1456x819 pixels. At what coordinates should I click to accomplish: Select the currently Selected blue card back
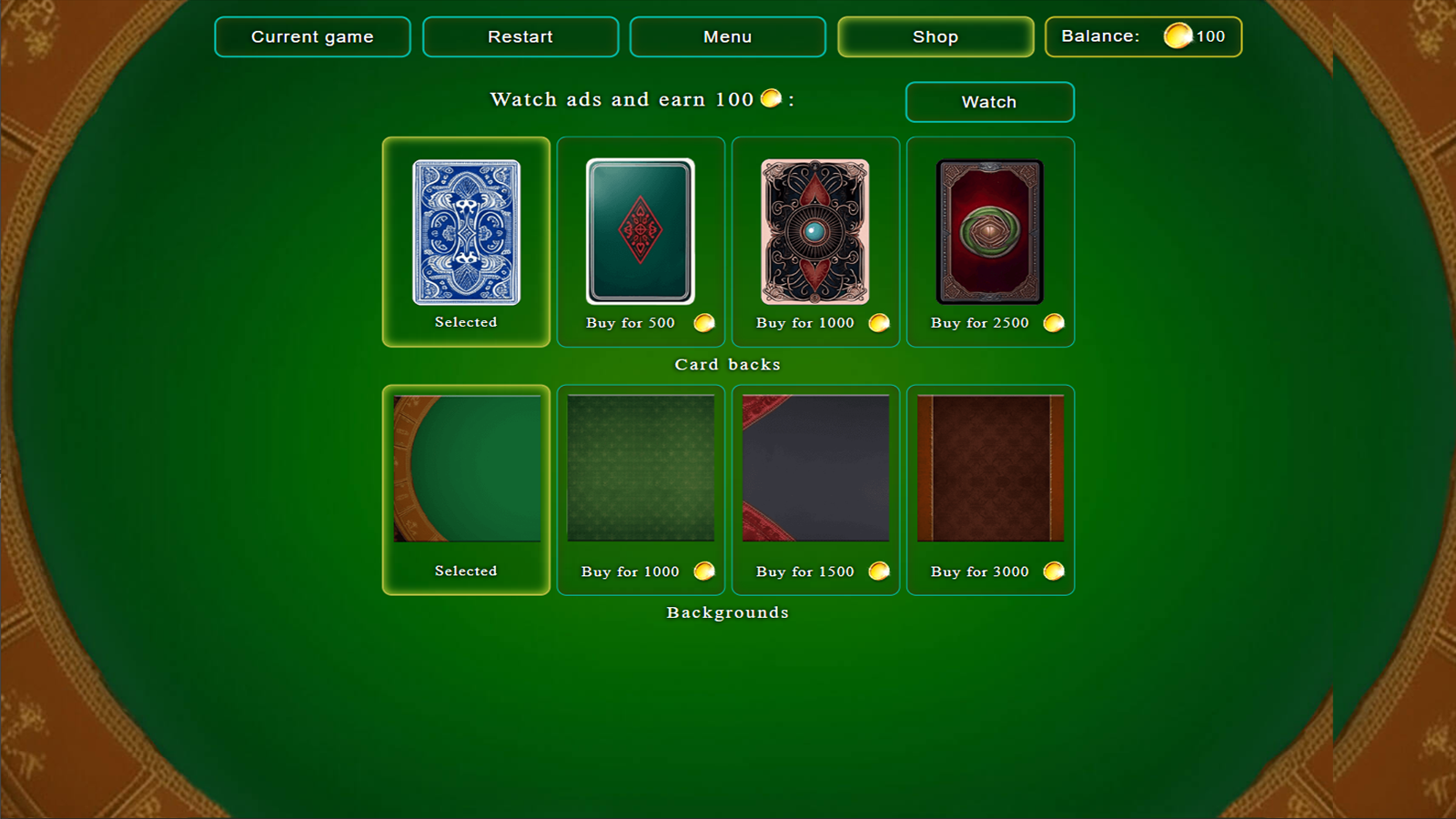tap(465, 232)
